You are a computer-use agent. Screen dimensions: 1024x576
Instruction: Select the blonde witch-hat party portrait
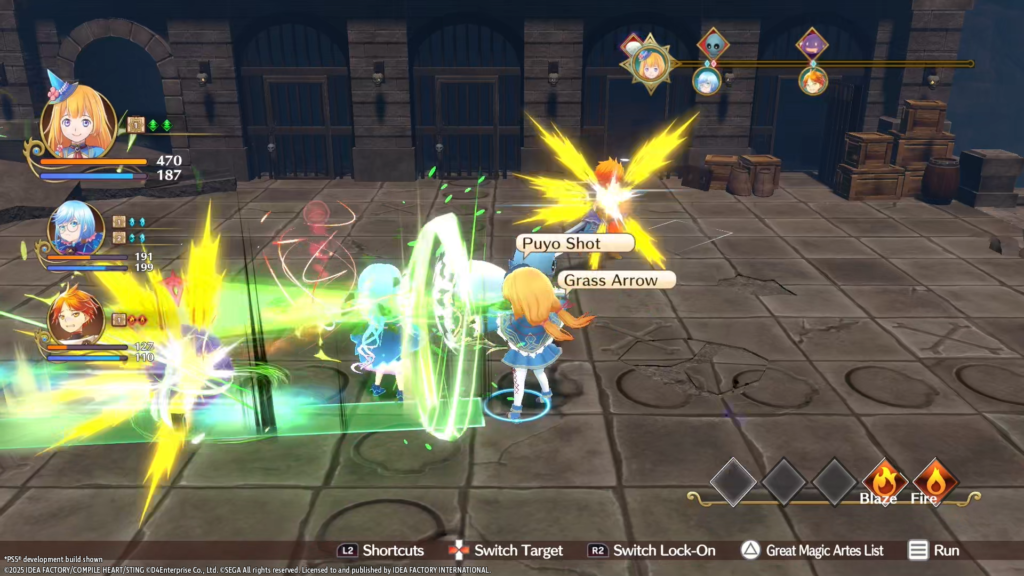point(76,125)
